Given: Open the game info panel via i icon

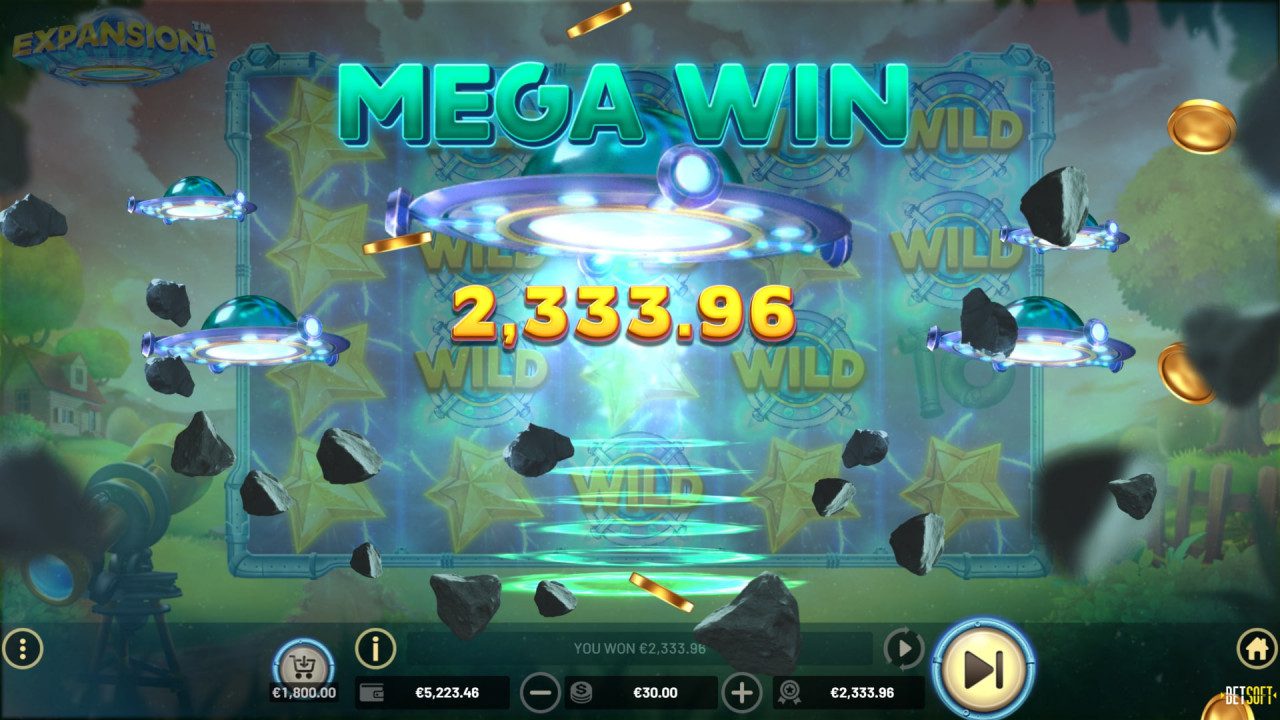Looking at the screenshot, I should pos(375,651).
